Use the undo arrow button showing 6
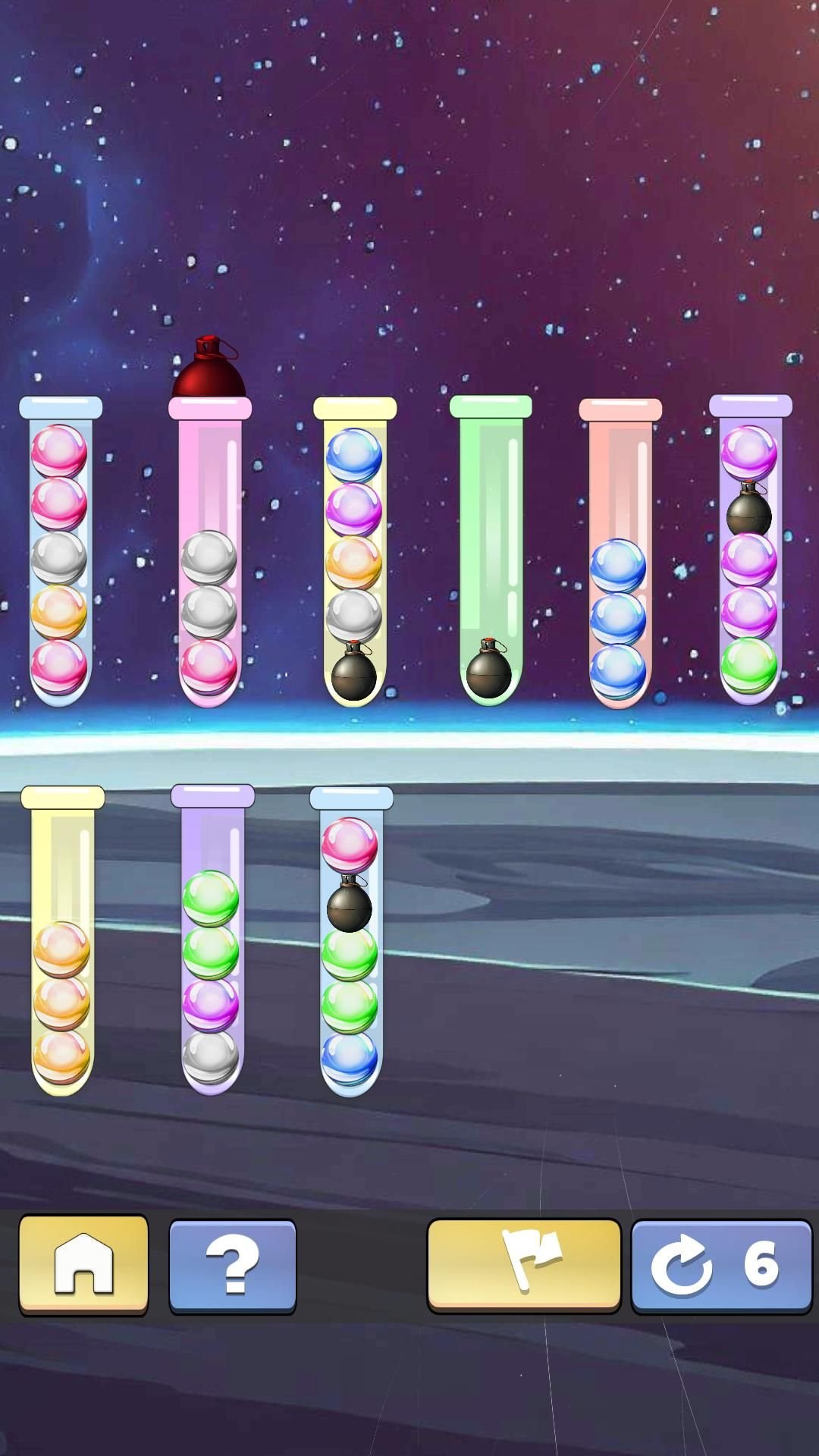This screenshot has height=1456, width=819. tap(721, 1266)
